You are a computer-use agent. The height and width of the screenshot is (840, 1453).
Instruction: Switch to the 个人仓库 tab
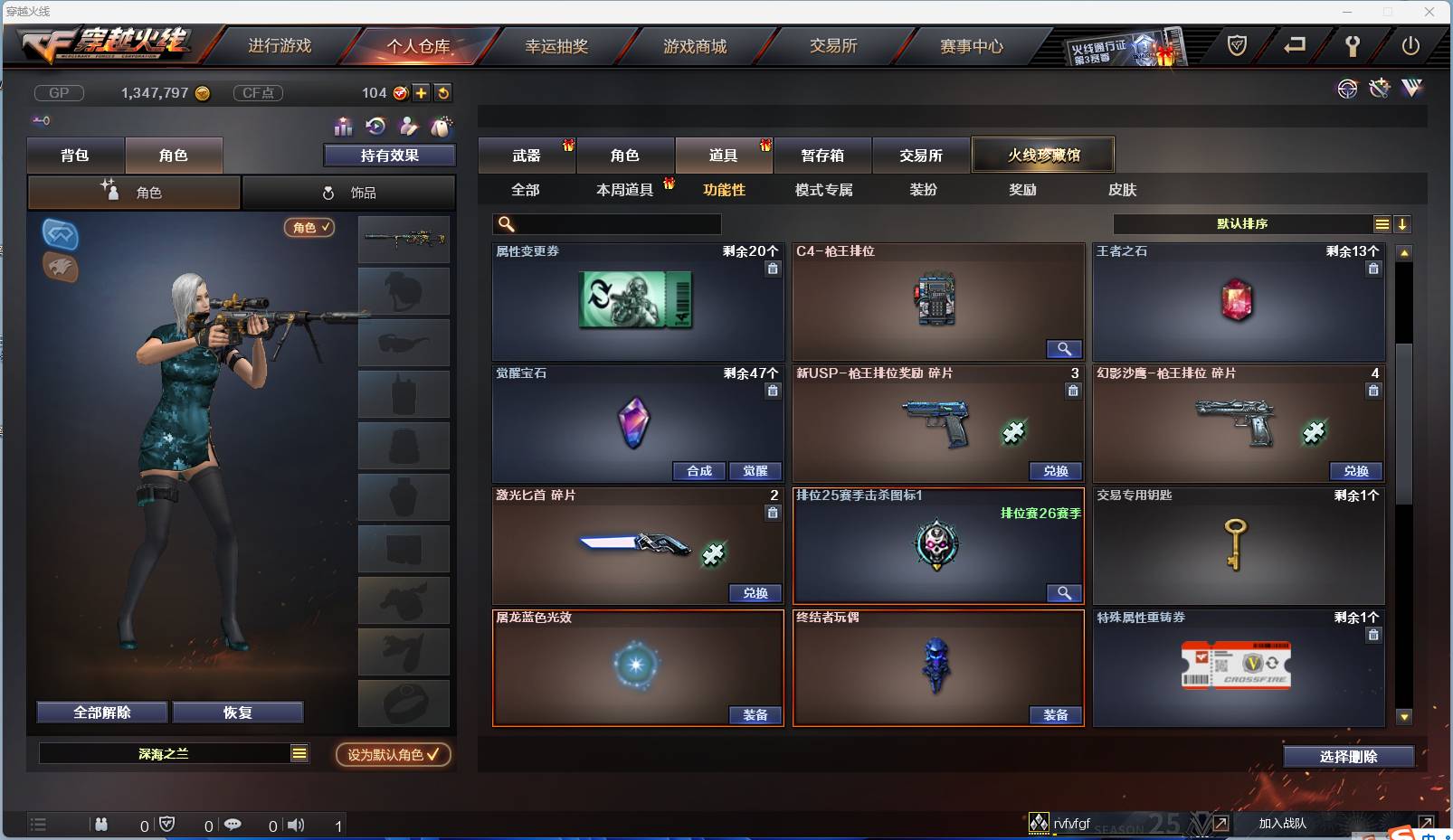pyautogui.click(x=418, y=45)
